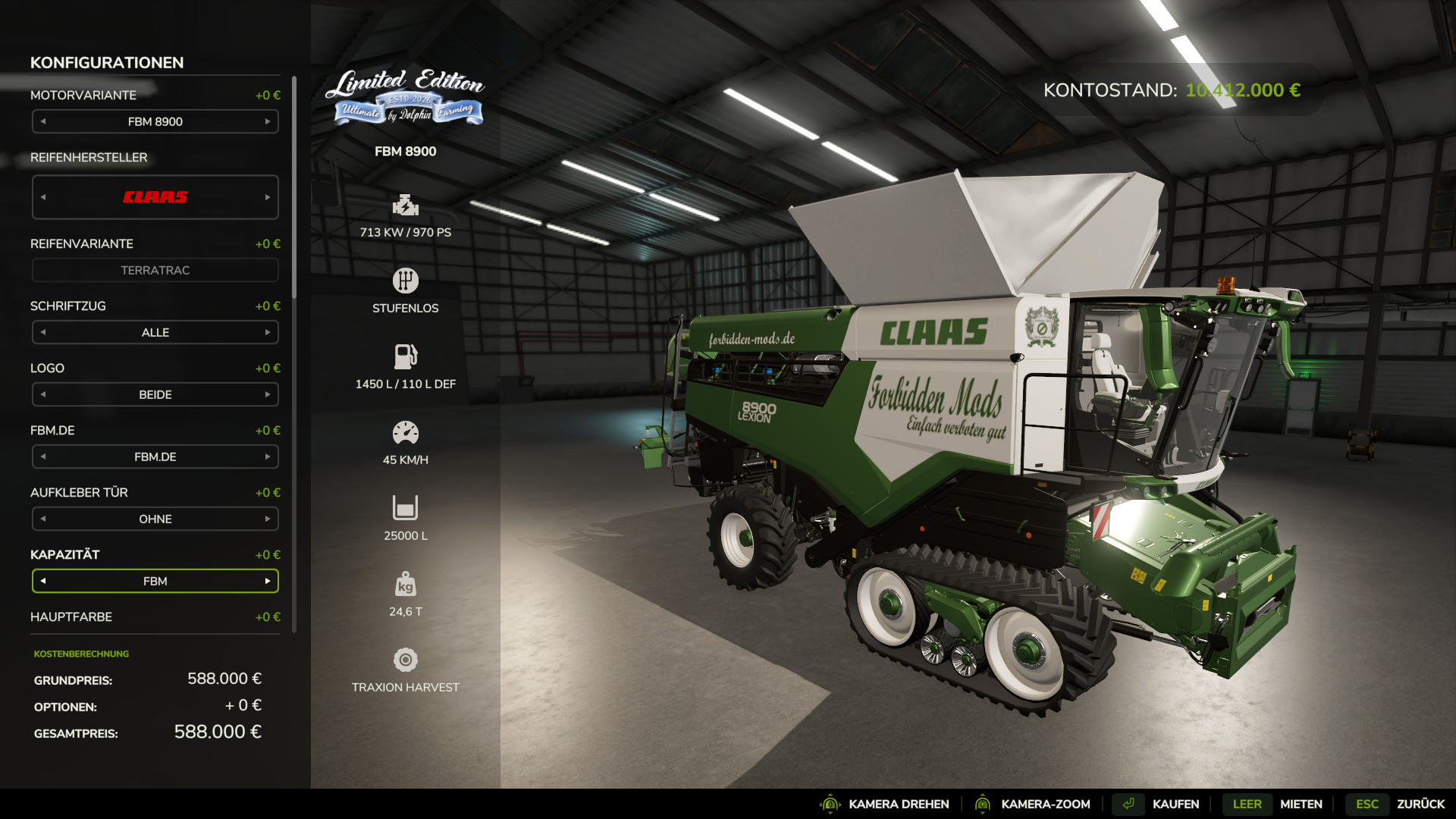The image size is (1456, 819).
Task: Switch Kapazität to previous option
Action: (x=43, y=581)
